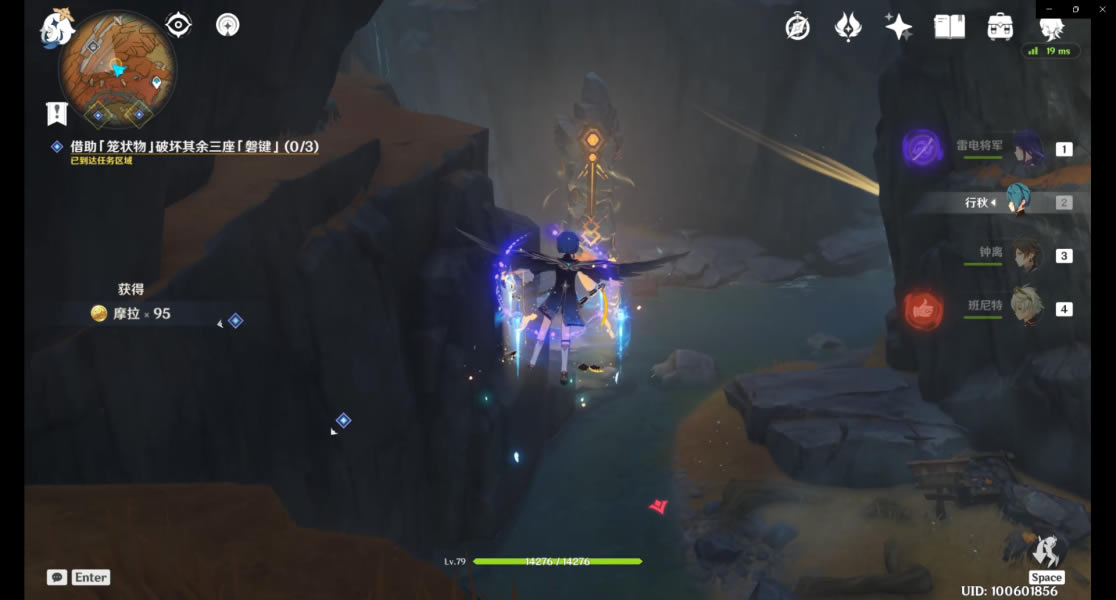Open the chat speech bubble
The image size is (1116, 600).
(57, 577)
